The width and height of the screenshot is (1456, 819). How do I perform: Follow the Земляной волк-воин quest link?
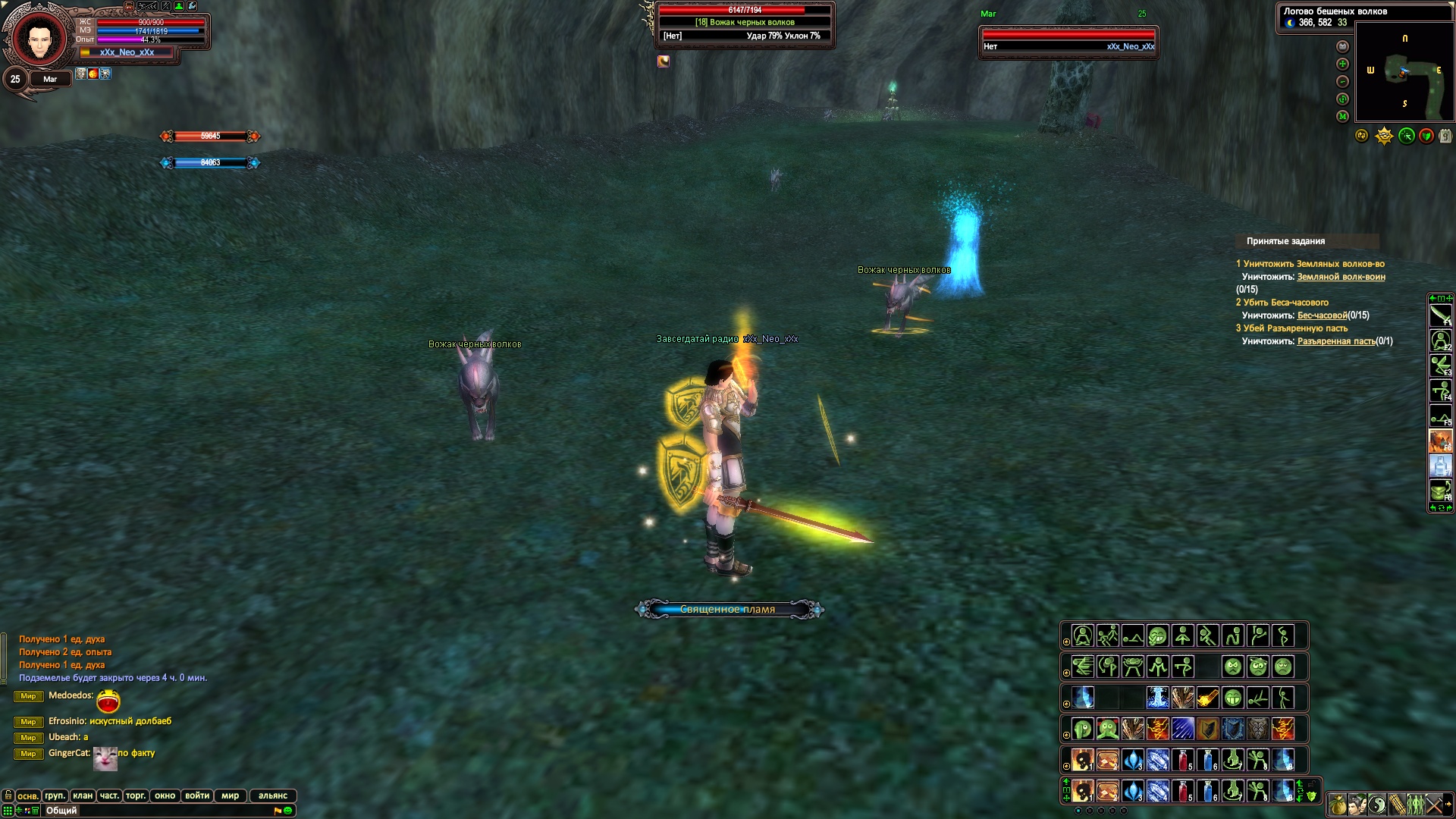tap(1341, 277)
